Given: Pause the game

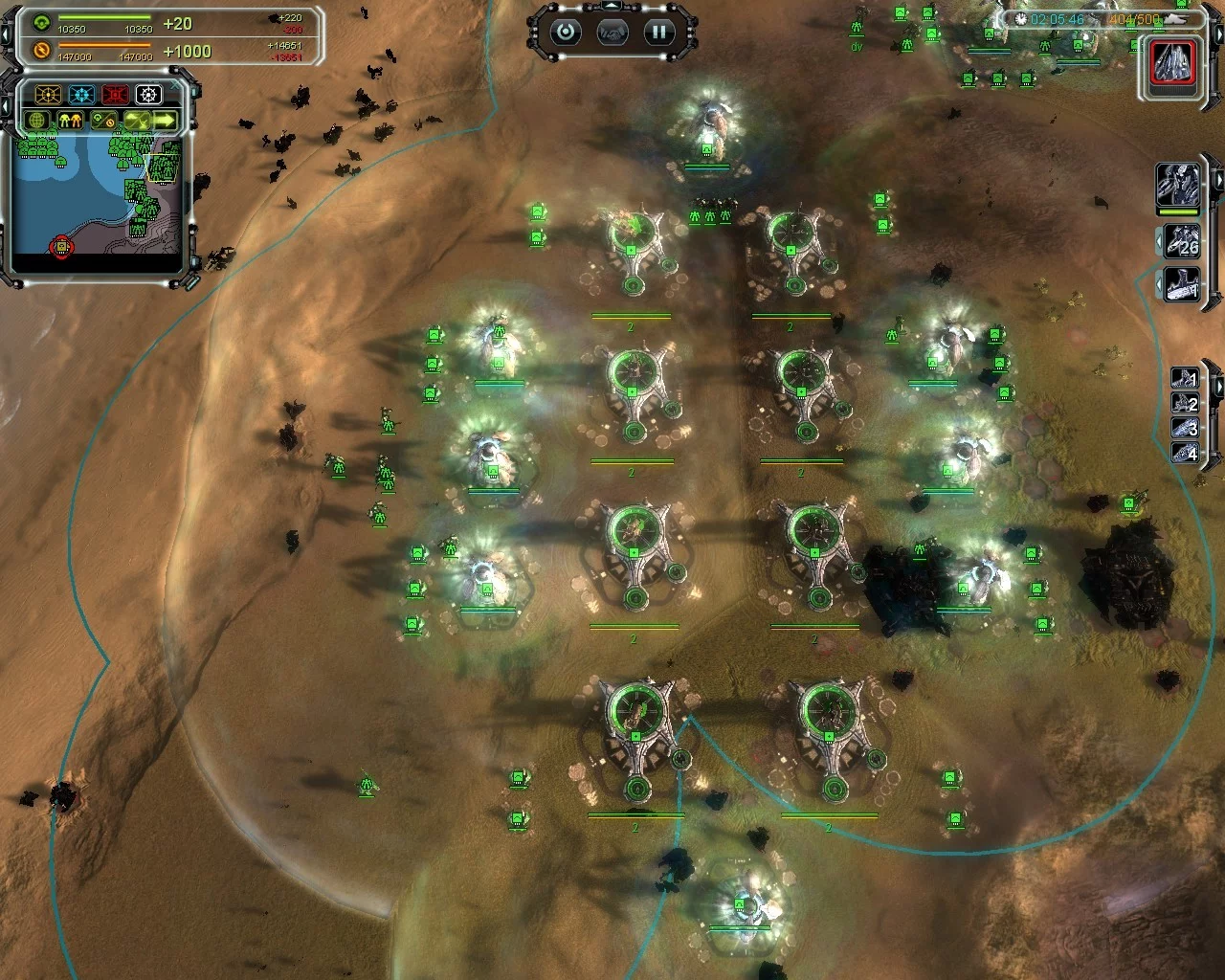Looking at the screenshot, I should coord(659,32).
